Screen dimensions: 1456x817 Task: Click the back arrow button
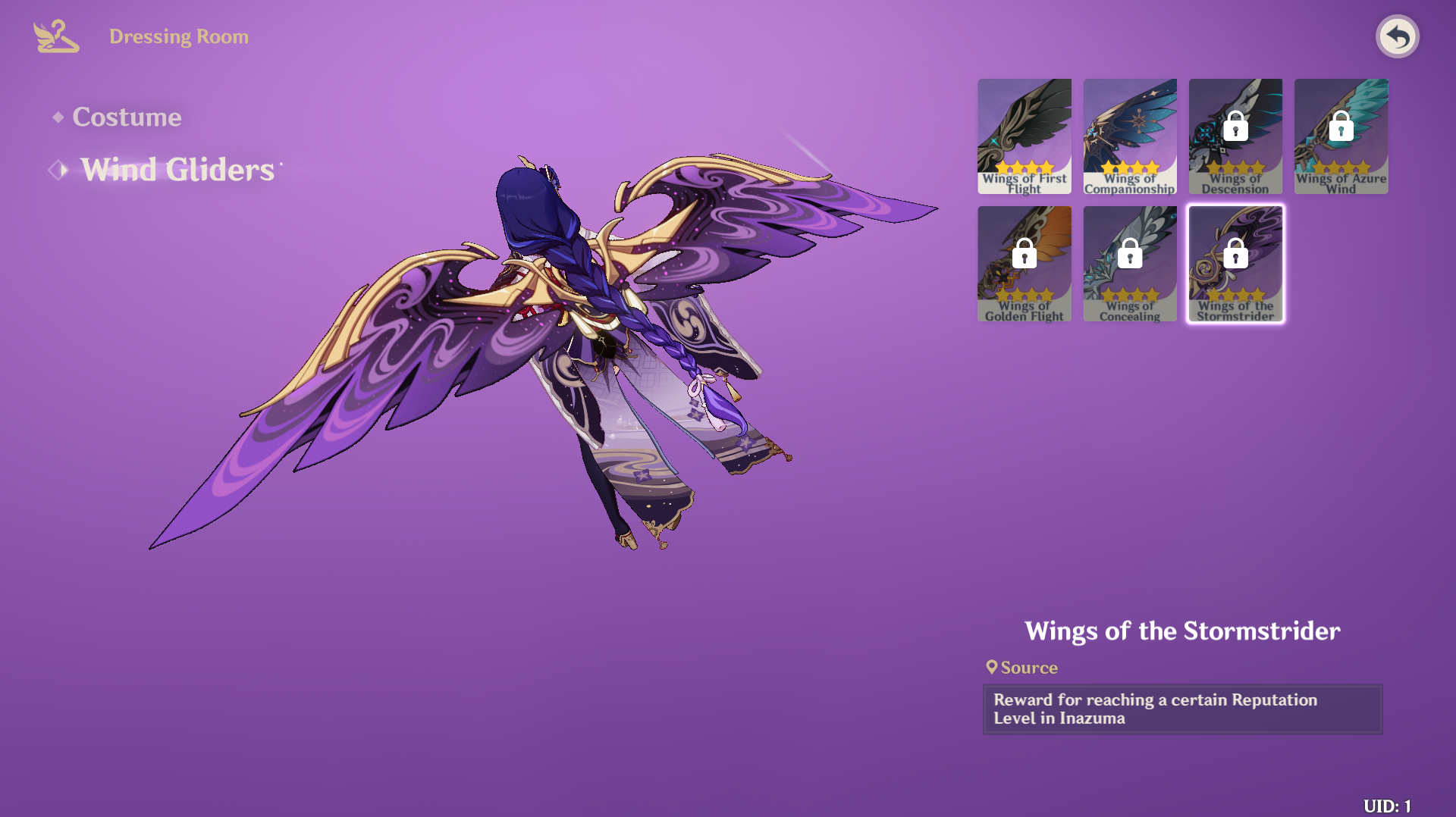pos(1397,36)
